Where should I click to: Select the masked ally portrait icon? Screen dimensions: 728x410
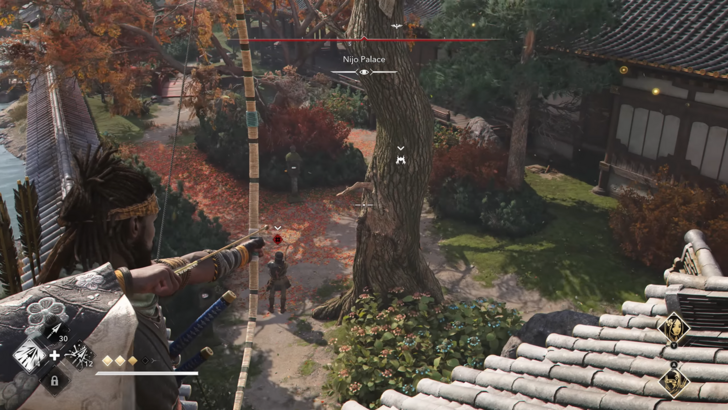point(674,381)
